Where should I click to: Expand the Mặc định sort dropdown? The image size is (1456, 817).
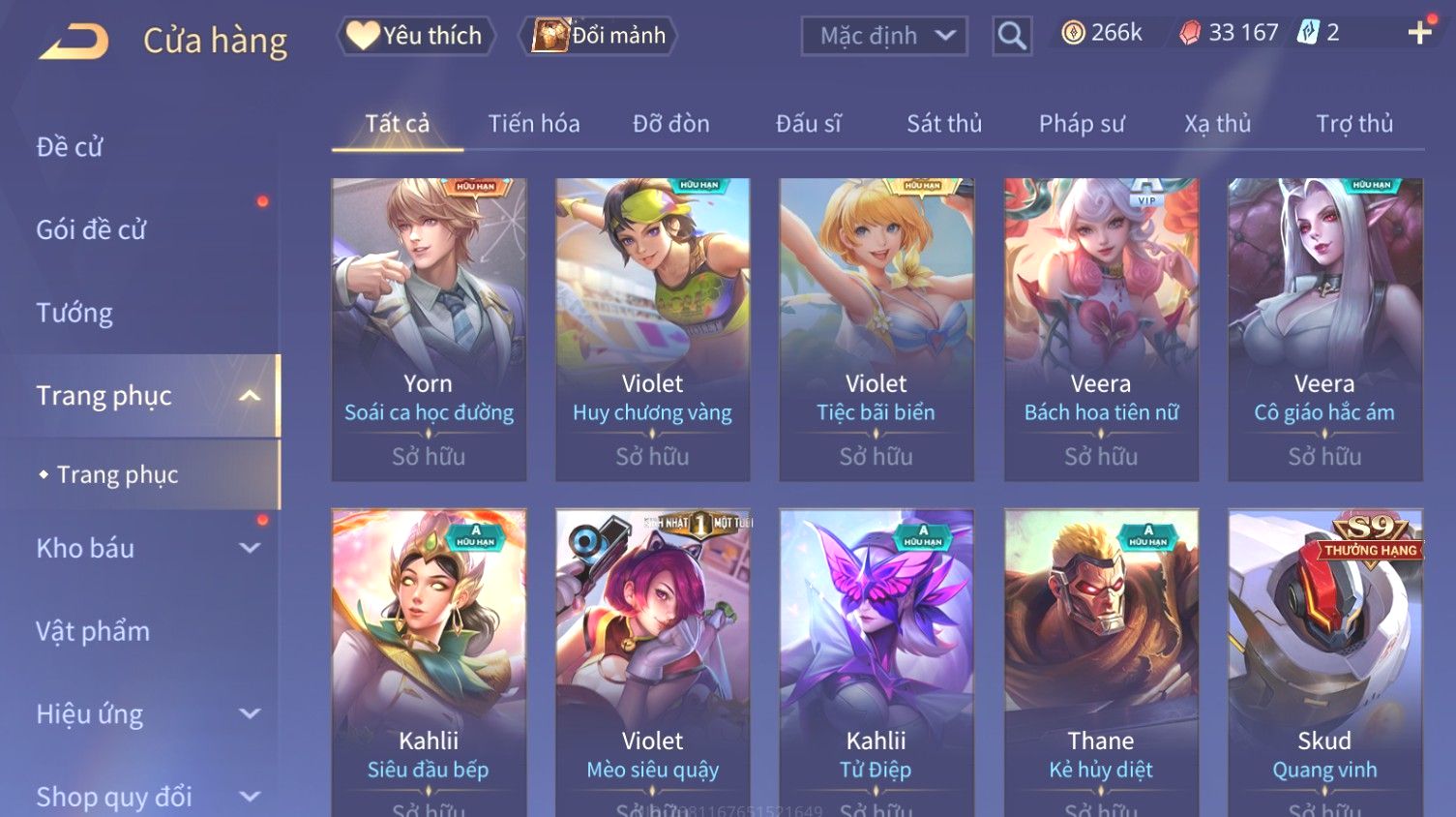click(x=884, y=36)
